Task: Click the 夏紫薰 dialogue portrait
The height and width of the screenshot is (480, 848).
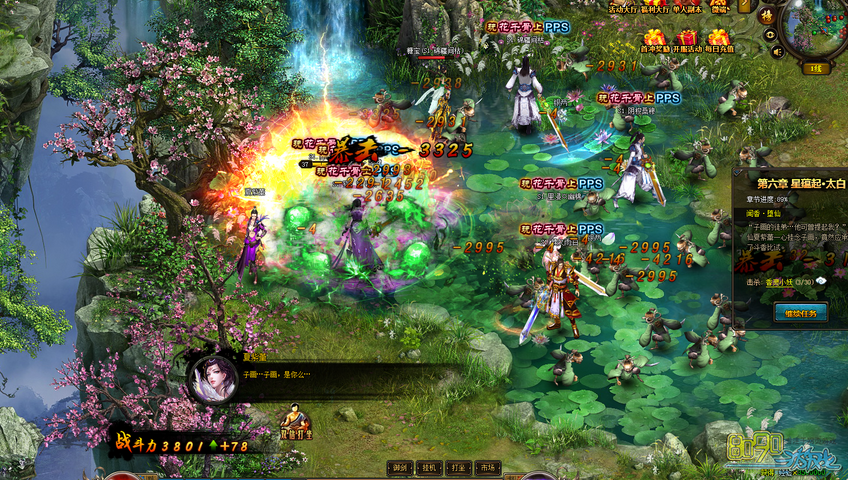Action: click(x=214, y=379)
